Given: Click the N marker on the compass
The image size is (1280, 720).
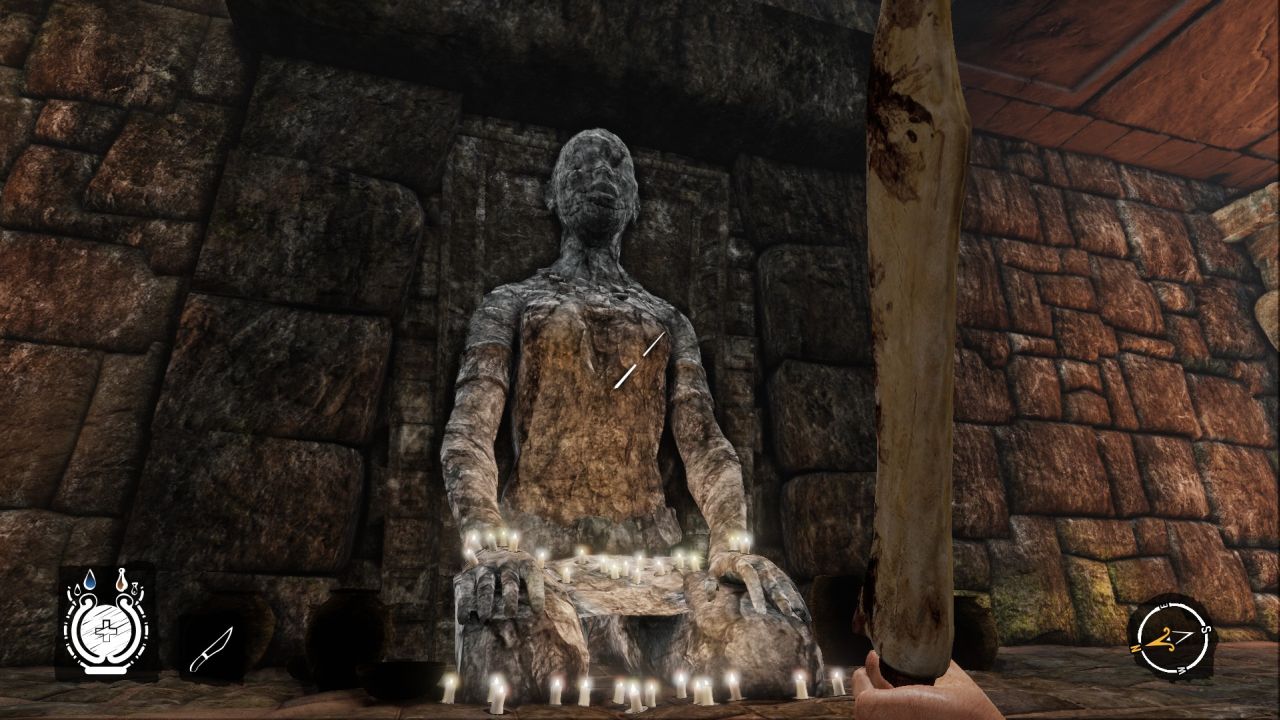Looking at the screenshot, I should (1135, 647).
